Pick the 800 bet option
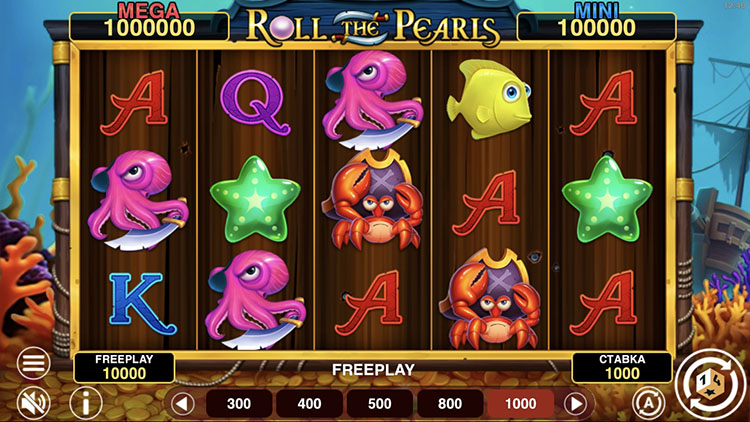The image size is (750, 422). pos(449,404)
